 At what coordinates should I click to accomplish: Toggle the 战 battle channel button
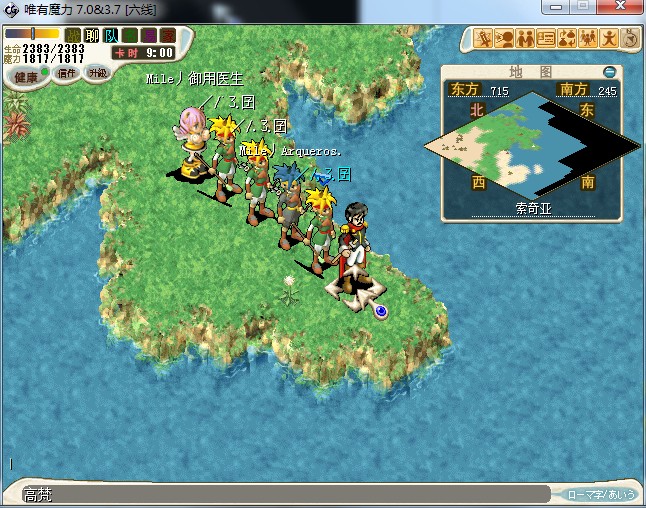coord(73,36)
